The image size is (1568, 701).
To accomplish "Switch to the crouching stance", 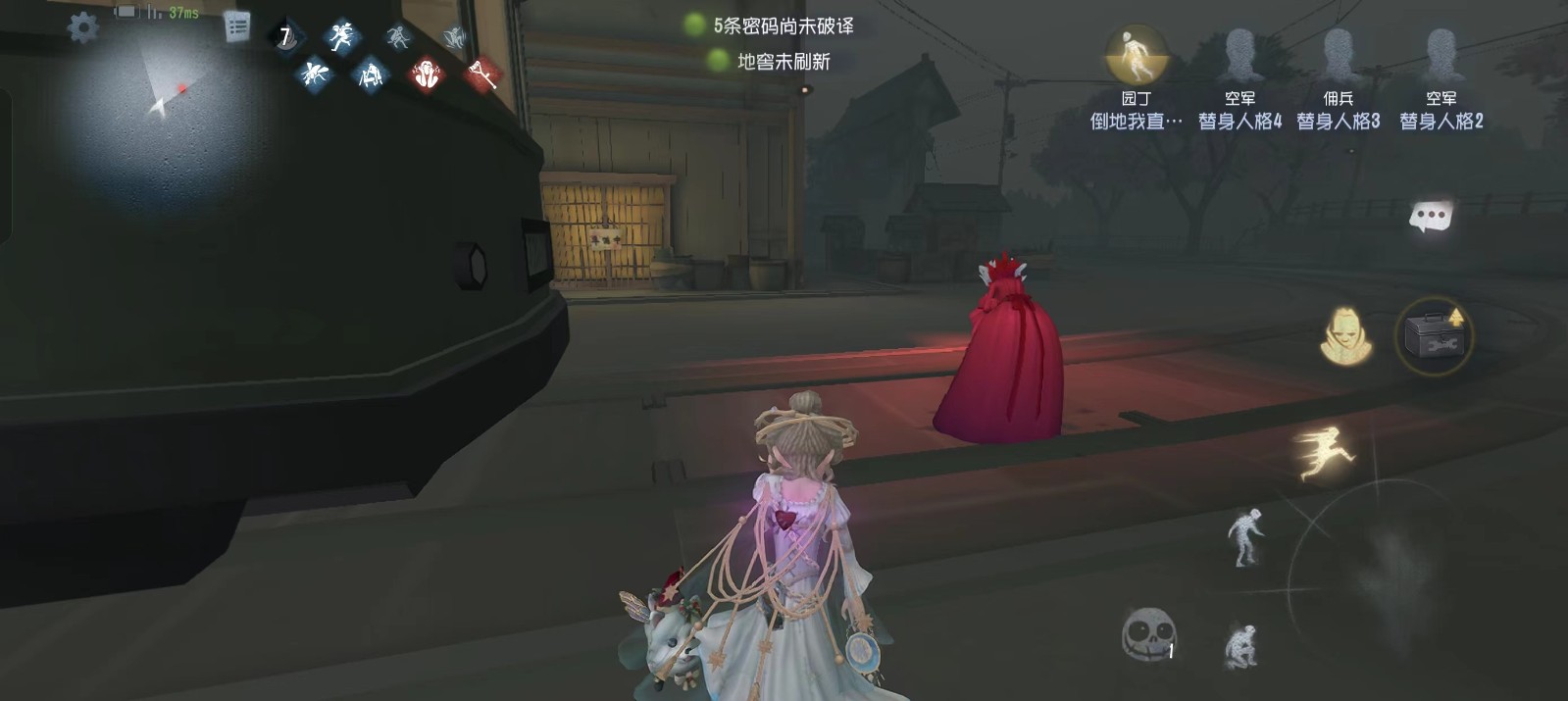I will pos(1239,645).
